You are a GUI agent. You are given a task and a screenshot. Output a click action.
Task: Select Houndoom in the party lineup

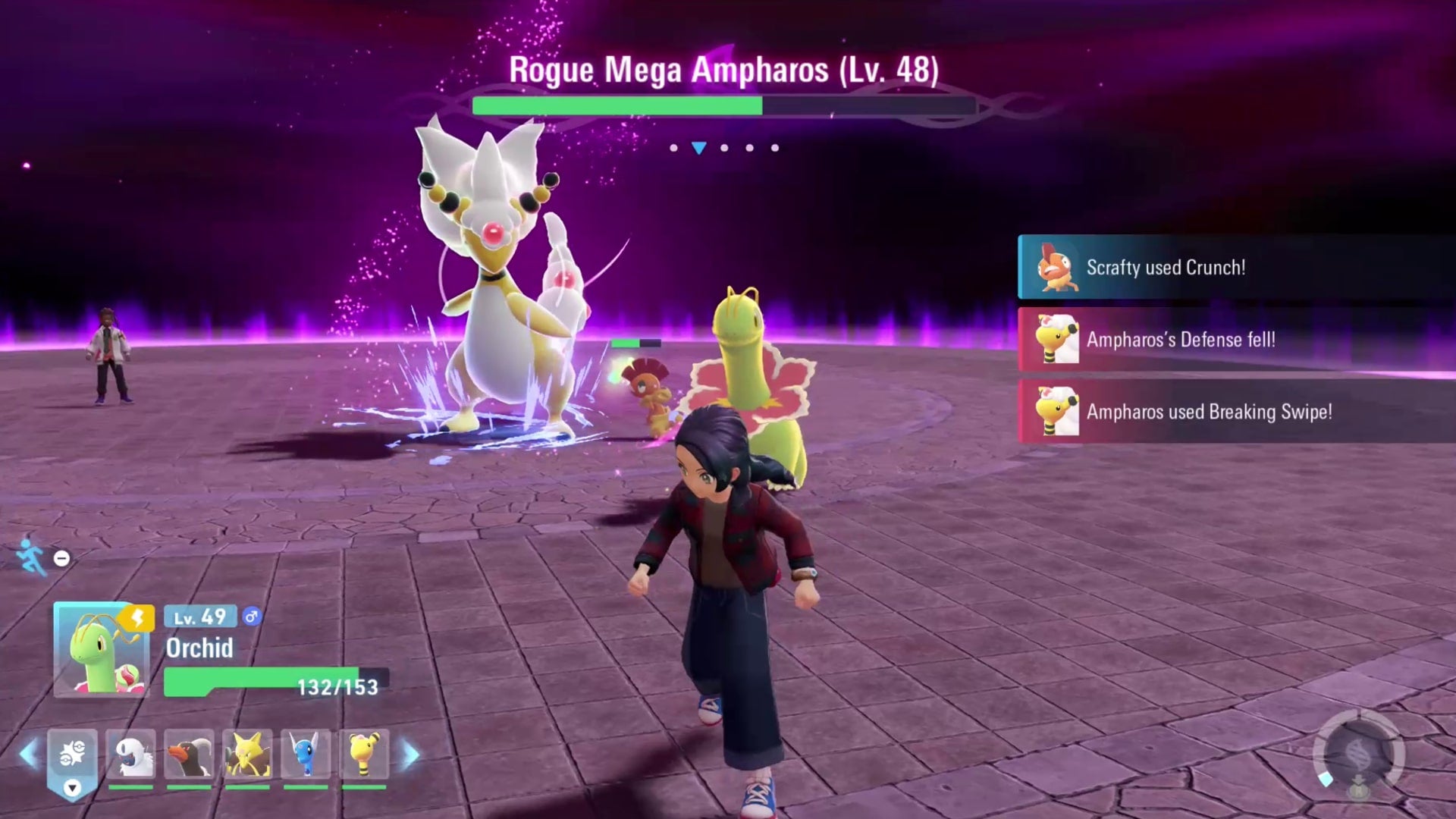(x=190, y=752)
